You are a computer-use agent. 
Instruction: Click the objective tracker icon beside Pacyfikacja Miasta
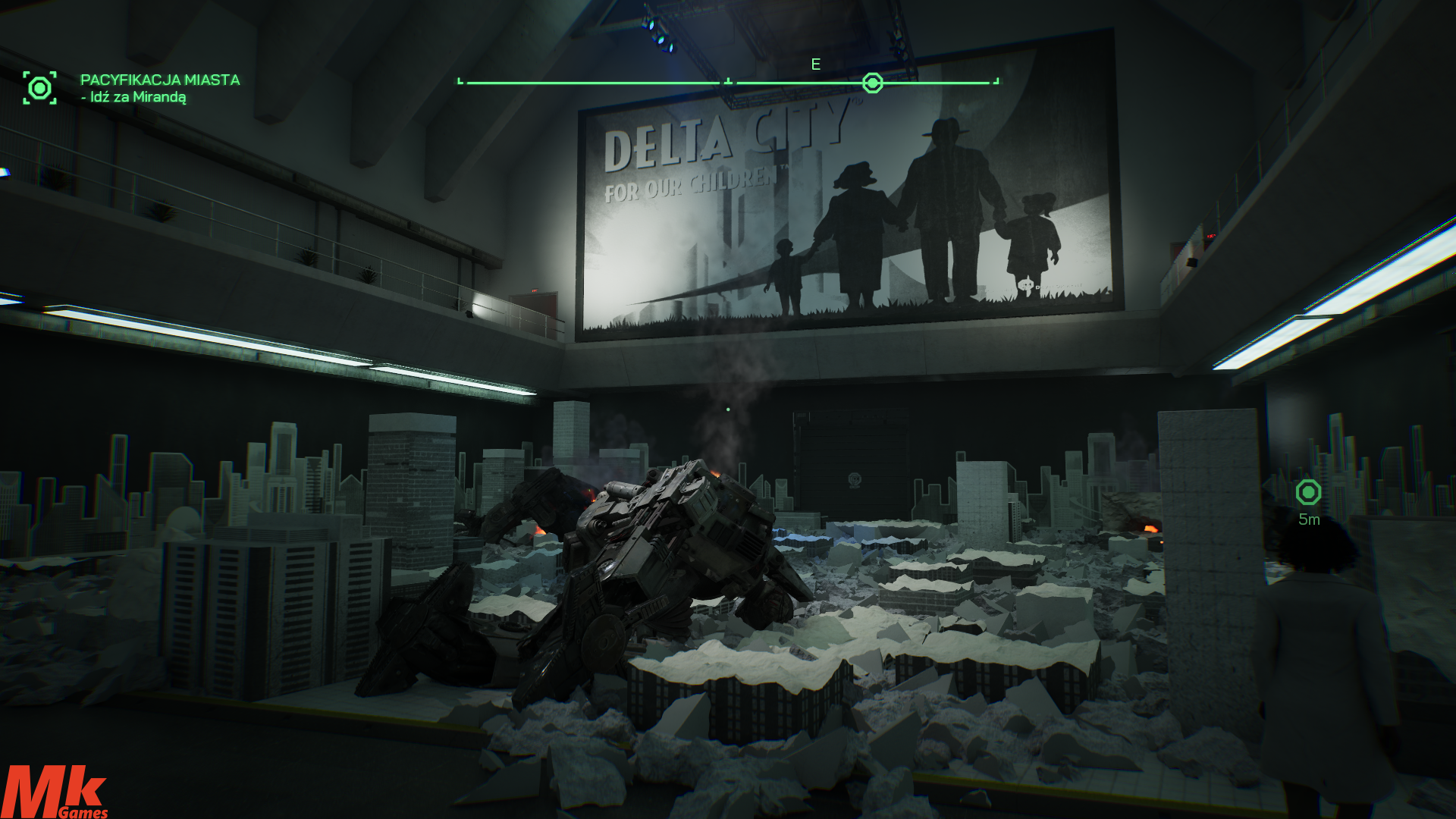pyautogui.click(x=39, y=88)
